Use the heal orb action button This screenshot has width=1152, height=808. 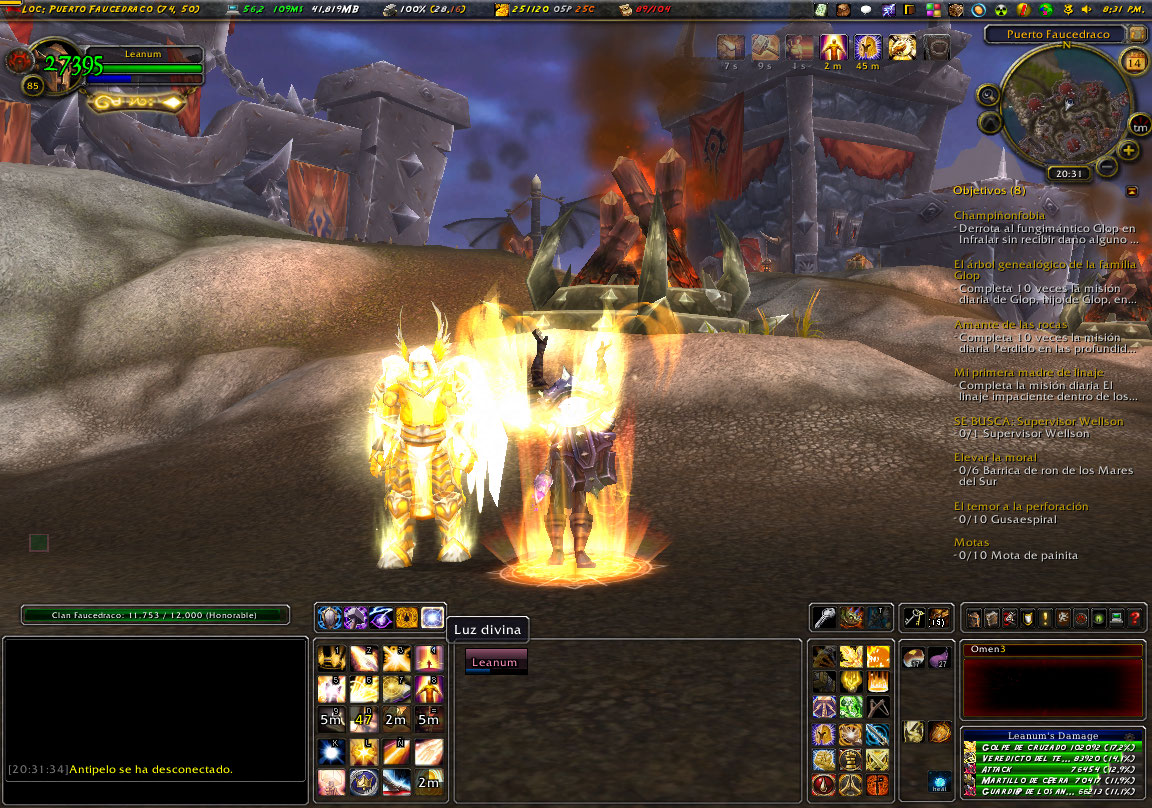pyautogui.click(x=938, y=781)
